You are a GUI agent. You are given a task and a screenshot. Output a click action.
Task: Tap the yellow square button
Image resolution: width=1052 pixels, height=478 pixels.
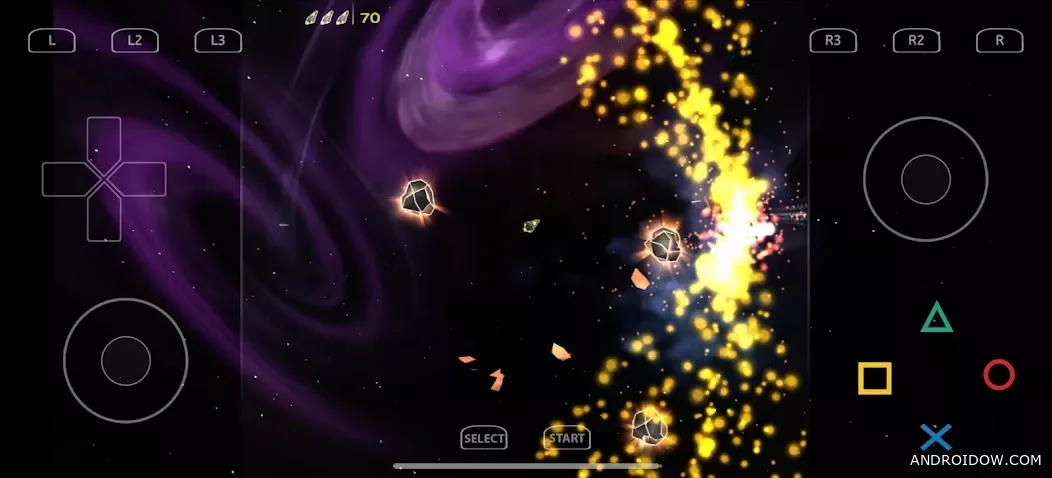pyautogui.click(x=874, y=378)
